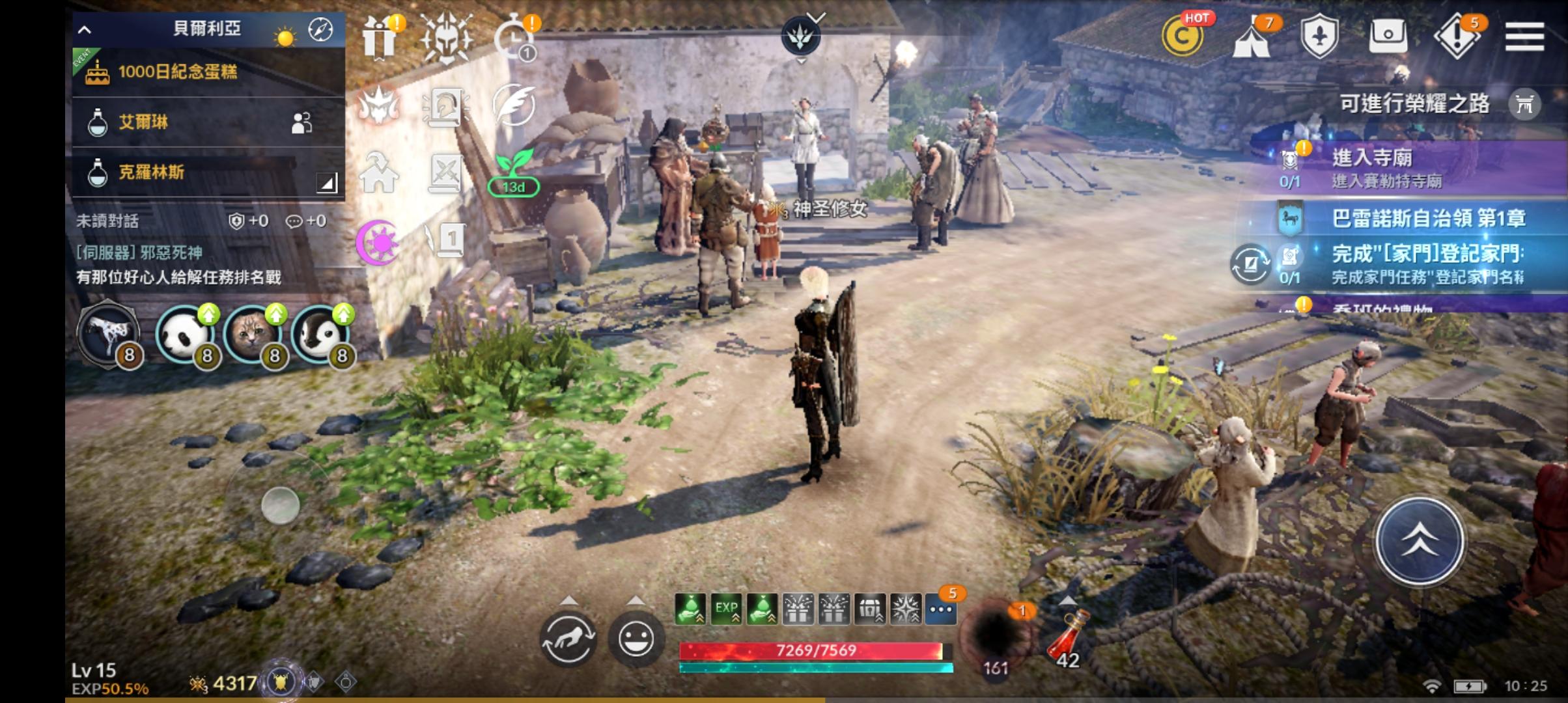Open the hamburger main menu

pyautogui.click(x=1524, y=36)
